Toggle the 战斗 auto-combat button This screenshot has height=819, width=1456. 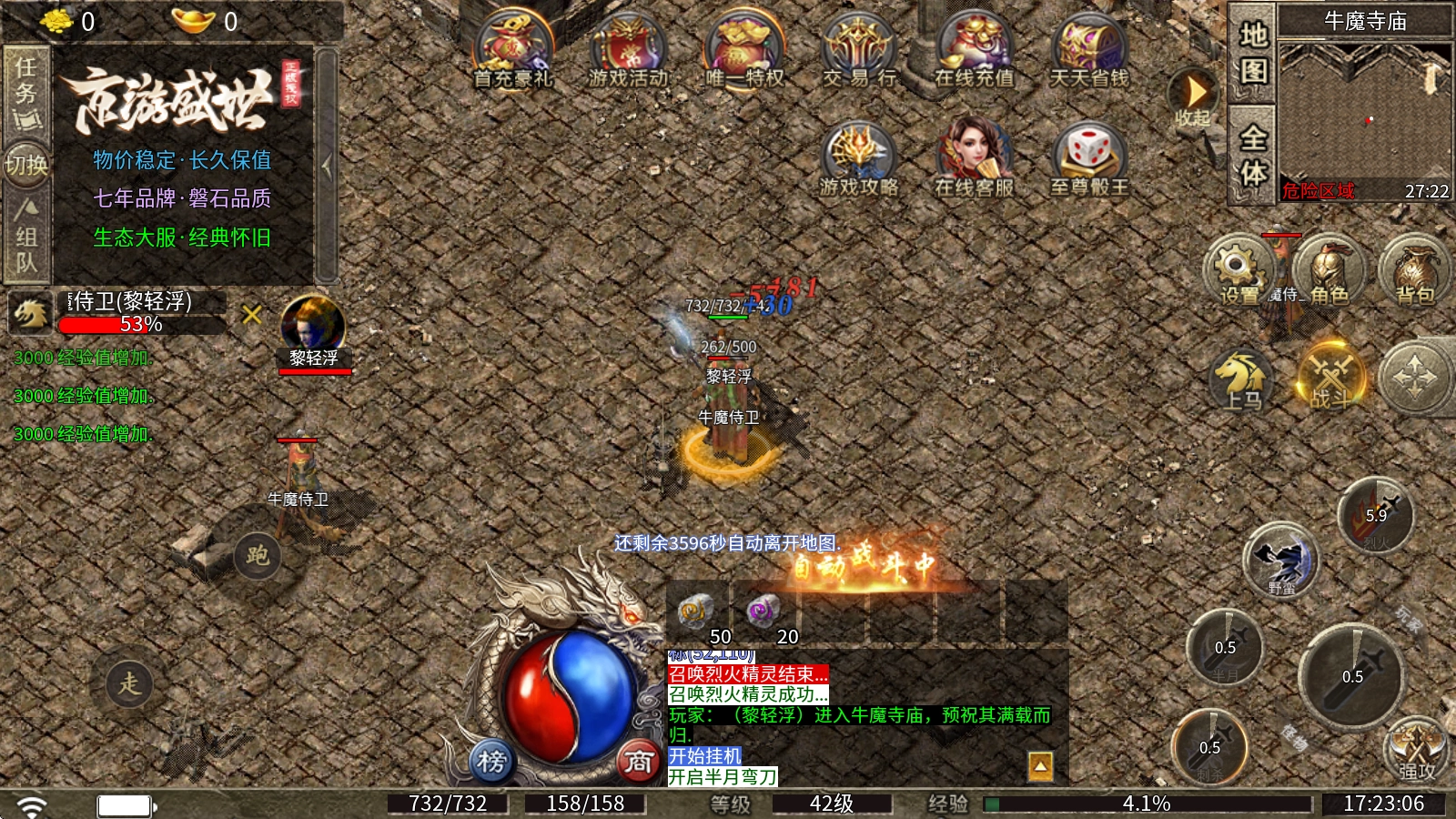(x=1331, y=378)
